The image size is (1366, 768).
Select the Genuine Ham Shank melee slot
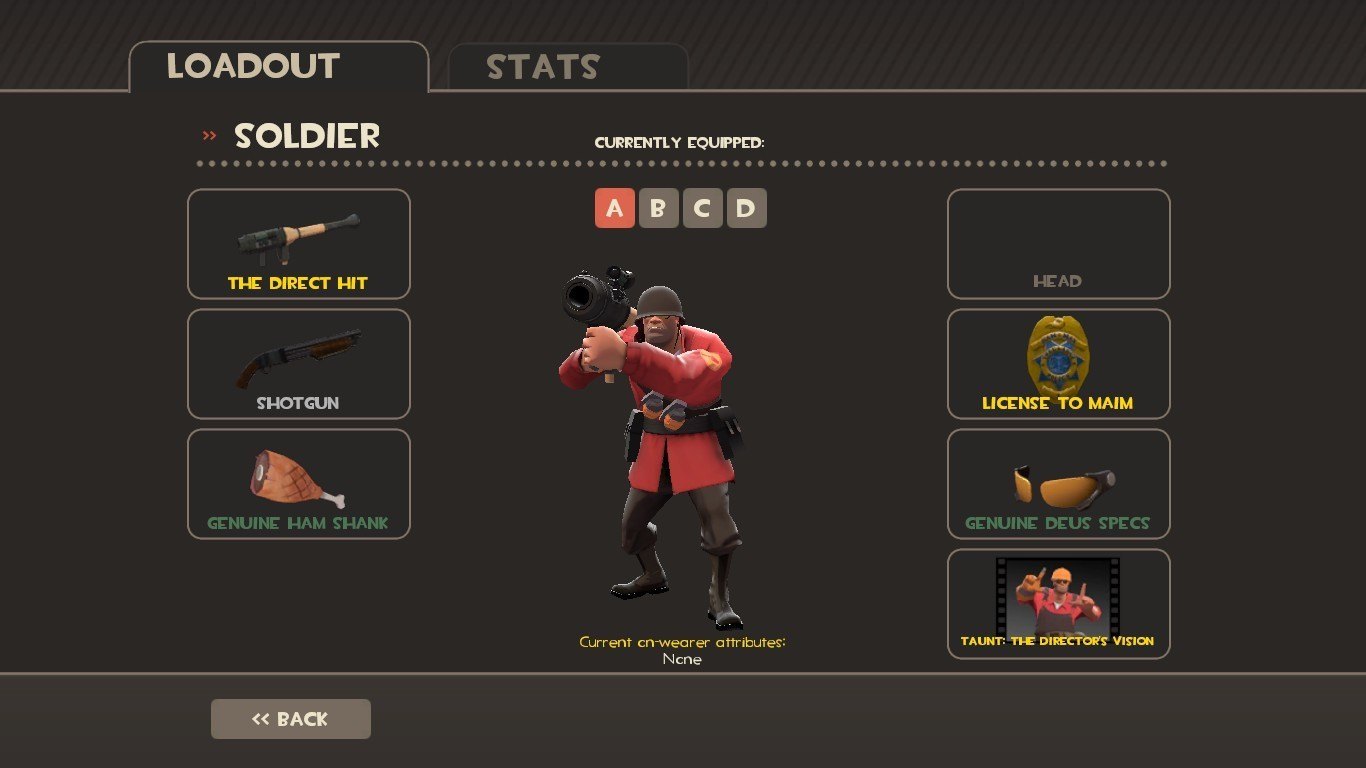coord(299,484)
